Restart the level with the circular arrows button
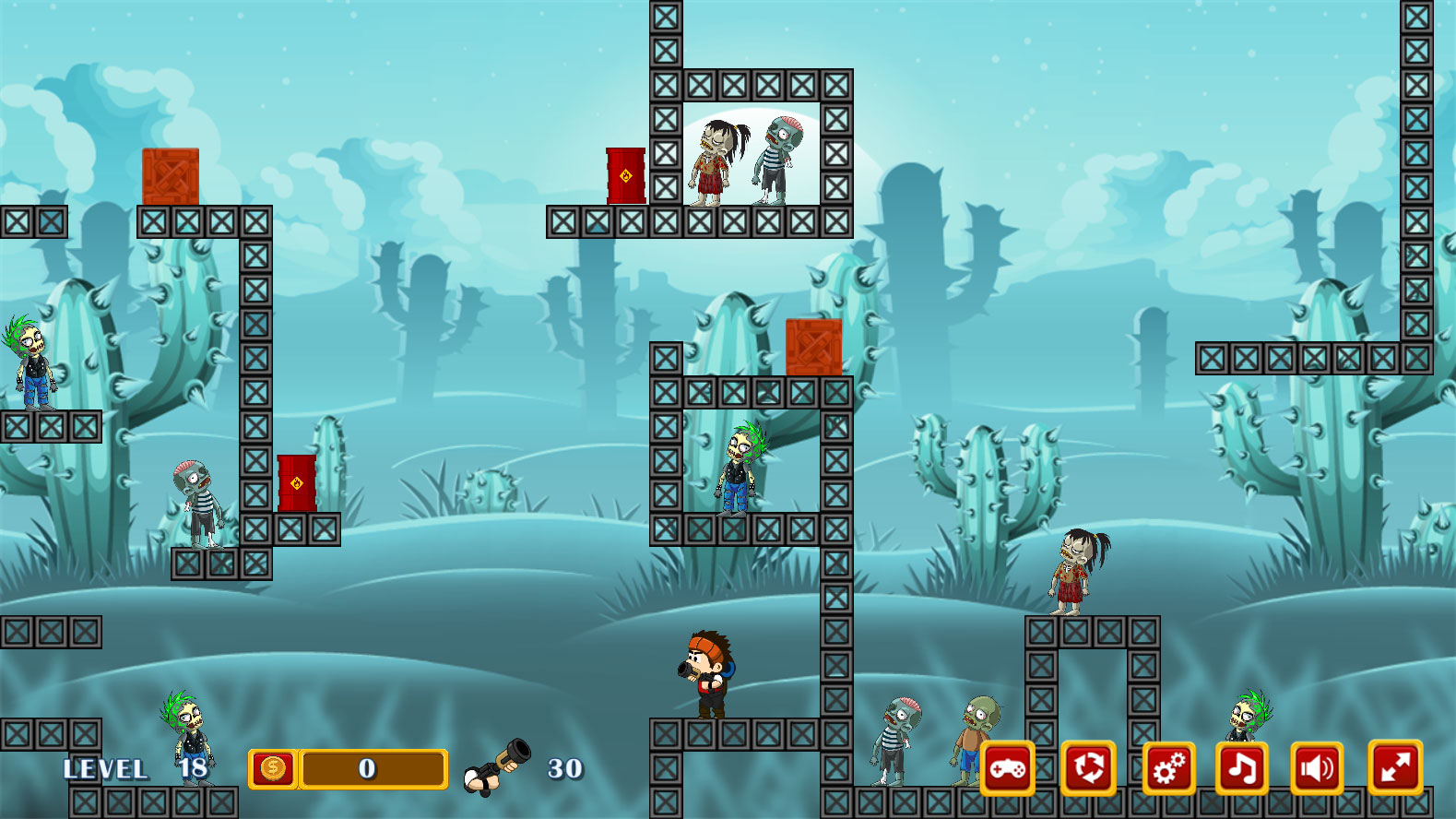 (x=1088, y=767)
